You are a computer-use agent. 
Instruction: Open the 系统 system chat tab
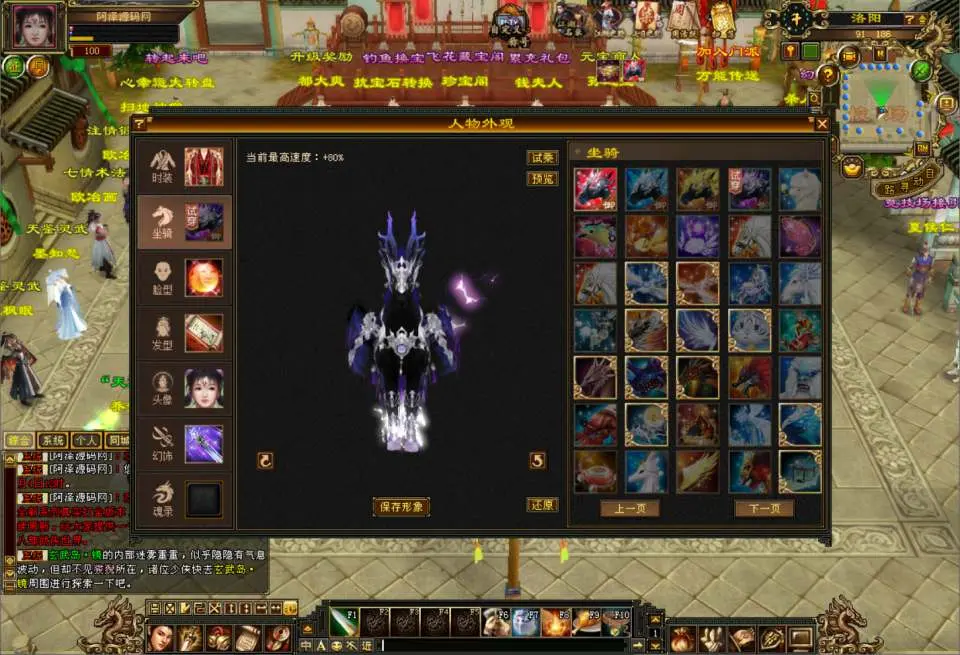52,440
